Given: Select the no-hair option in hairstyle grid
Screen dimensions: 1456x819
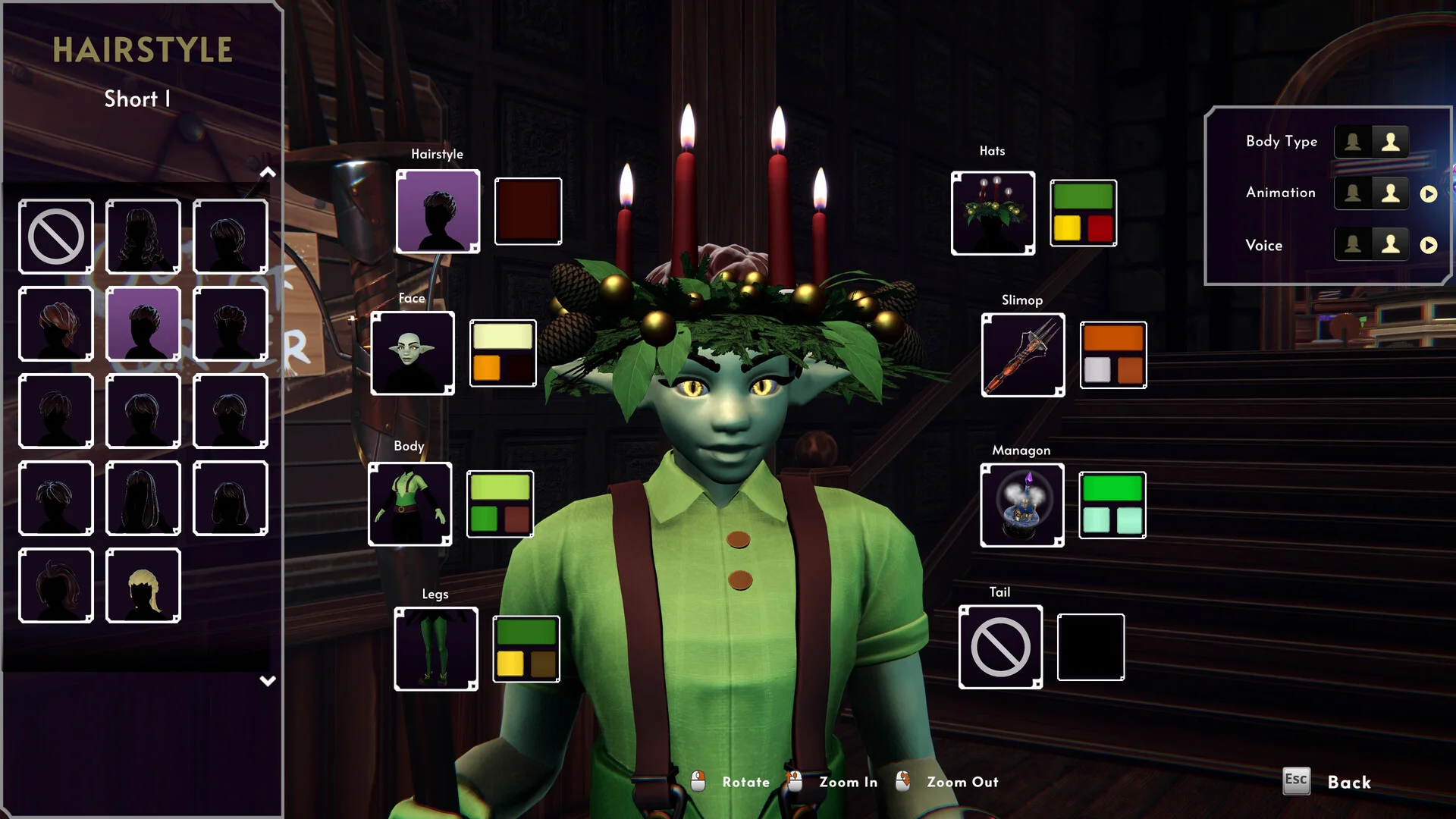Looking at the screenshot, I should point(56,237).
